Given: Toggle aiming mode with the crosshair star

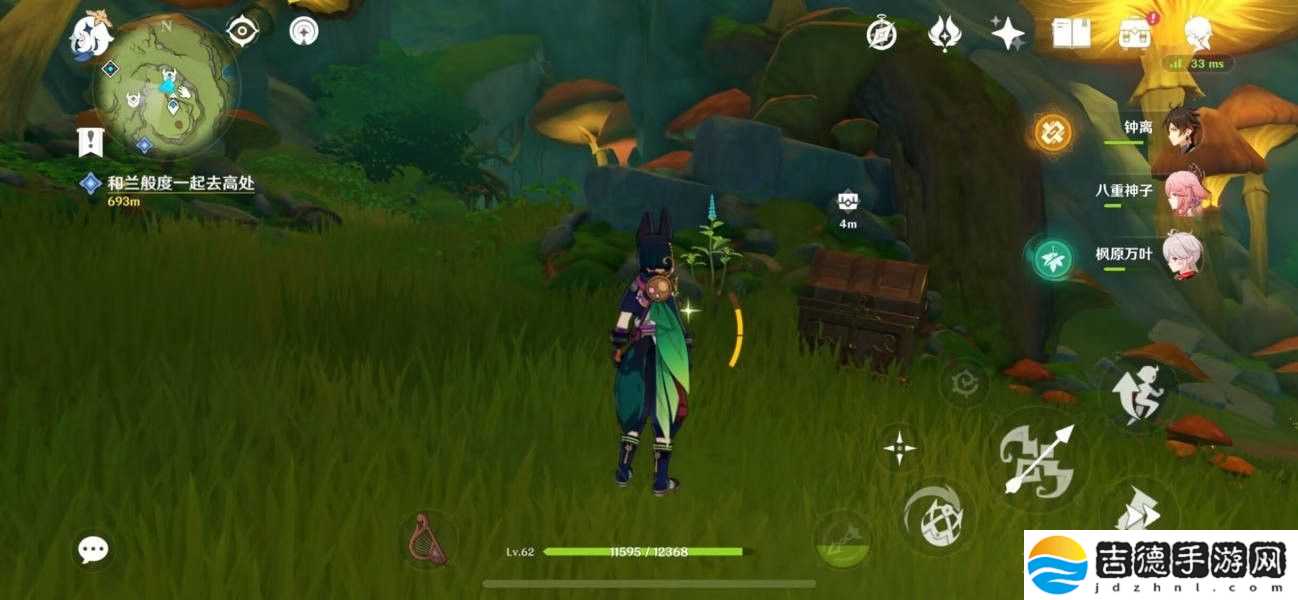Looking at the screenshot, I should point(899,447).
